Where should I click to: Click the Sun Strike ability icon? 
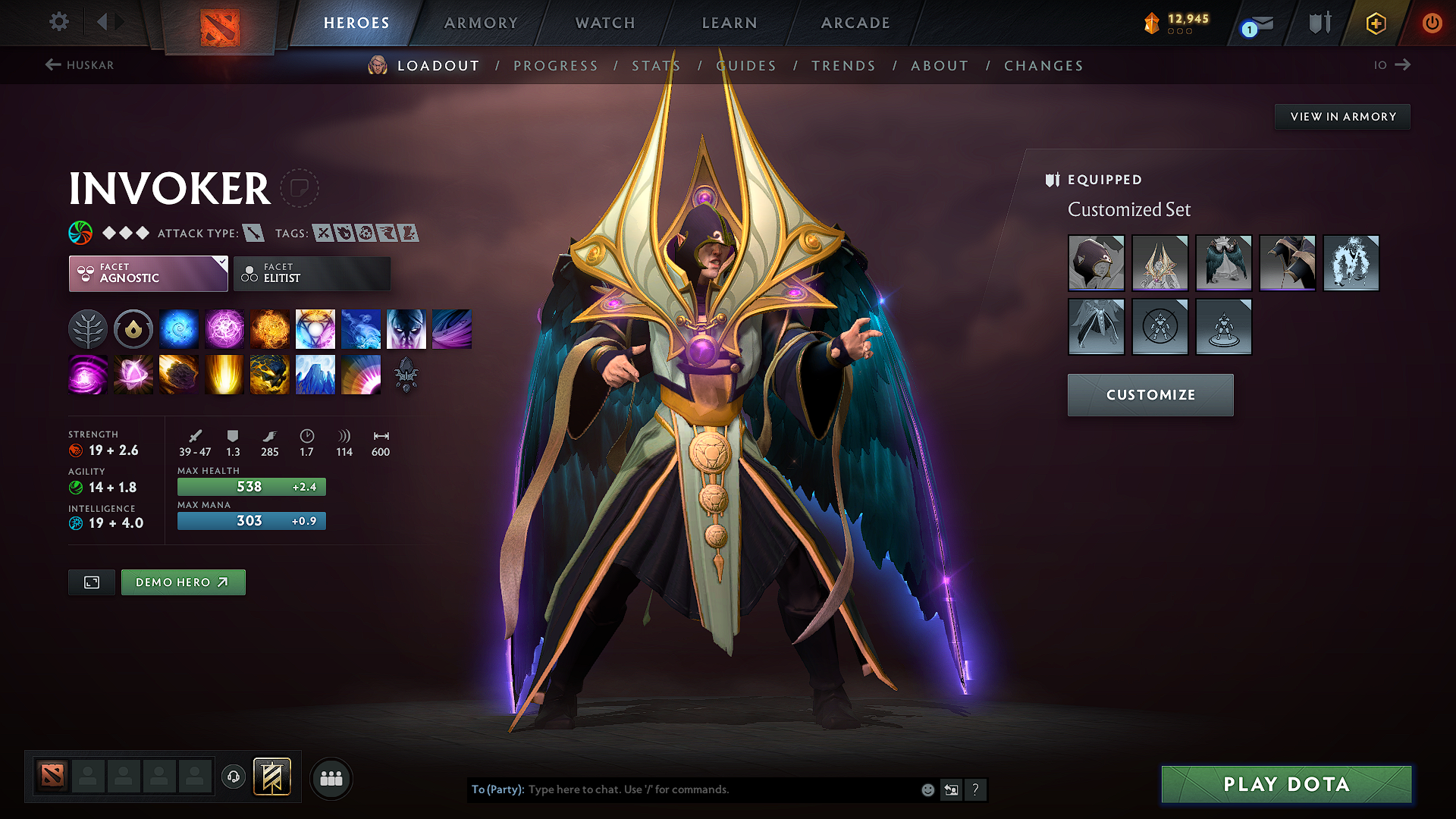click(x=224, y=374)
